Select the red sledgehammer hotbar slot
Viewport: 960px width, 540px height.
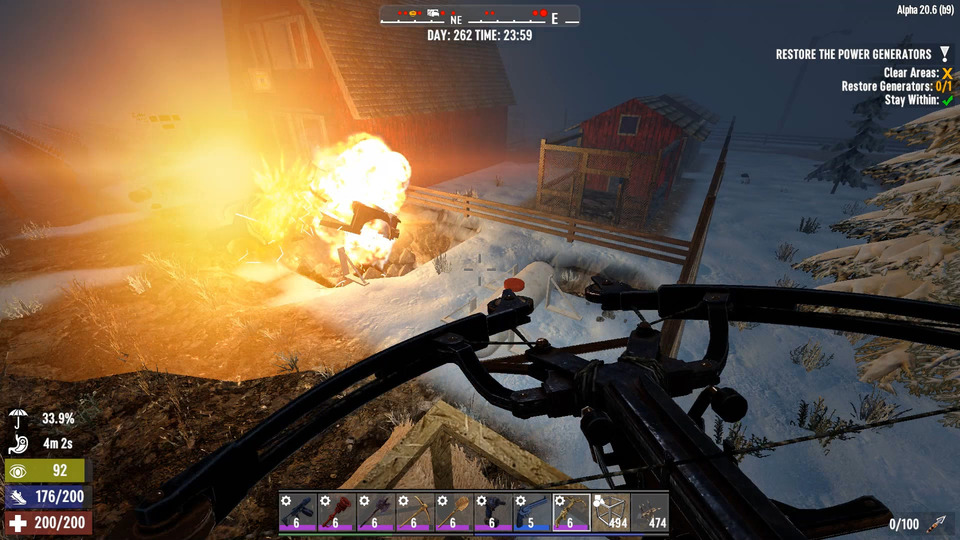point(337,511)
